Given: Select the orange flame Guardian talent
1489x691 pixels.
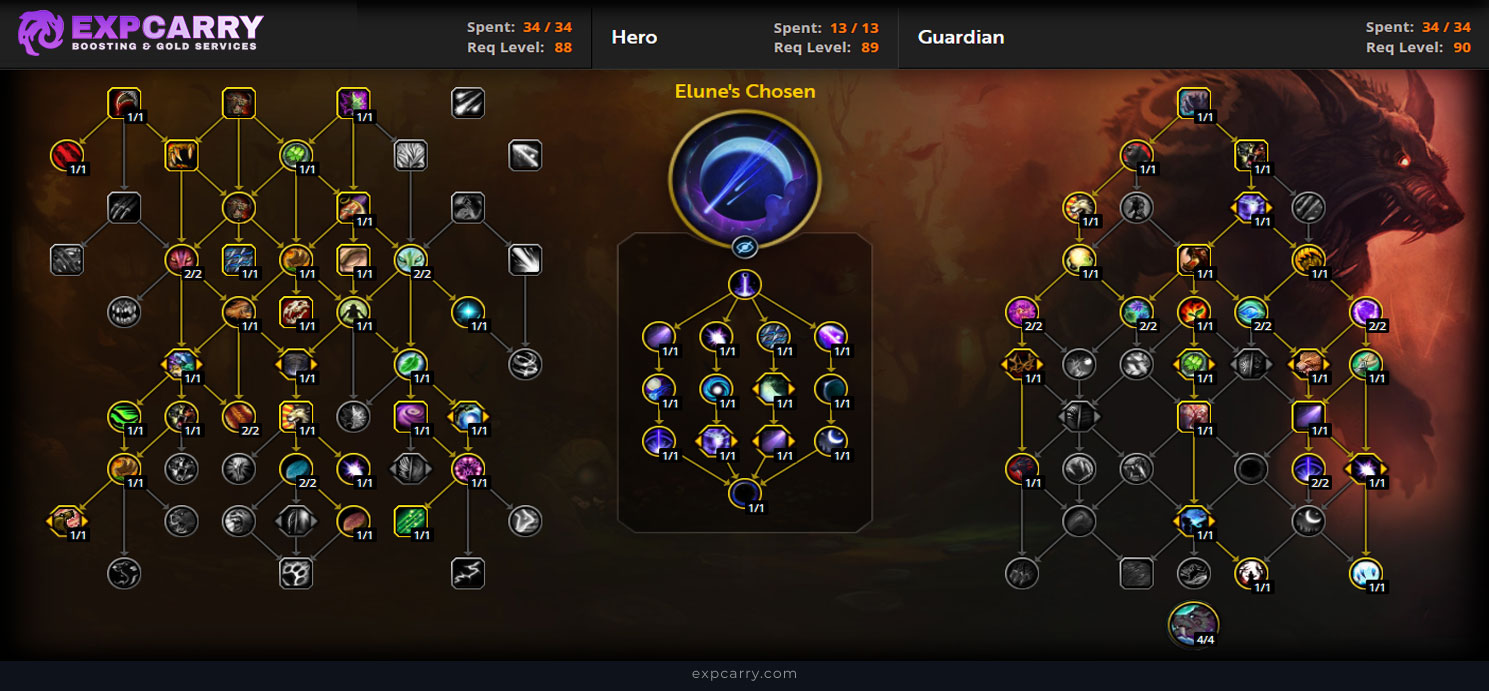Looking at the screenshot, I should click(1193, 311).
